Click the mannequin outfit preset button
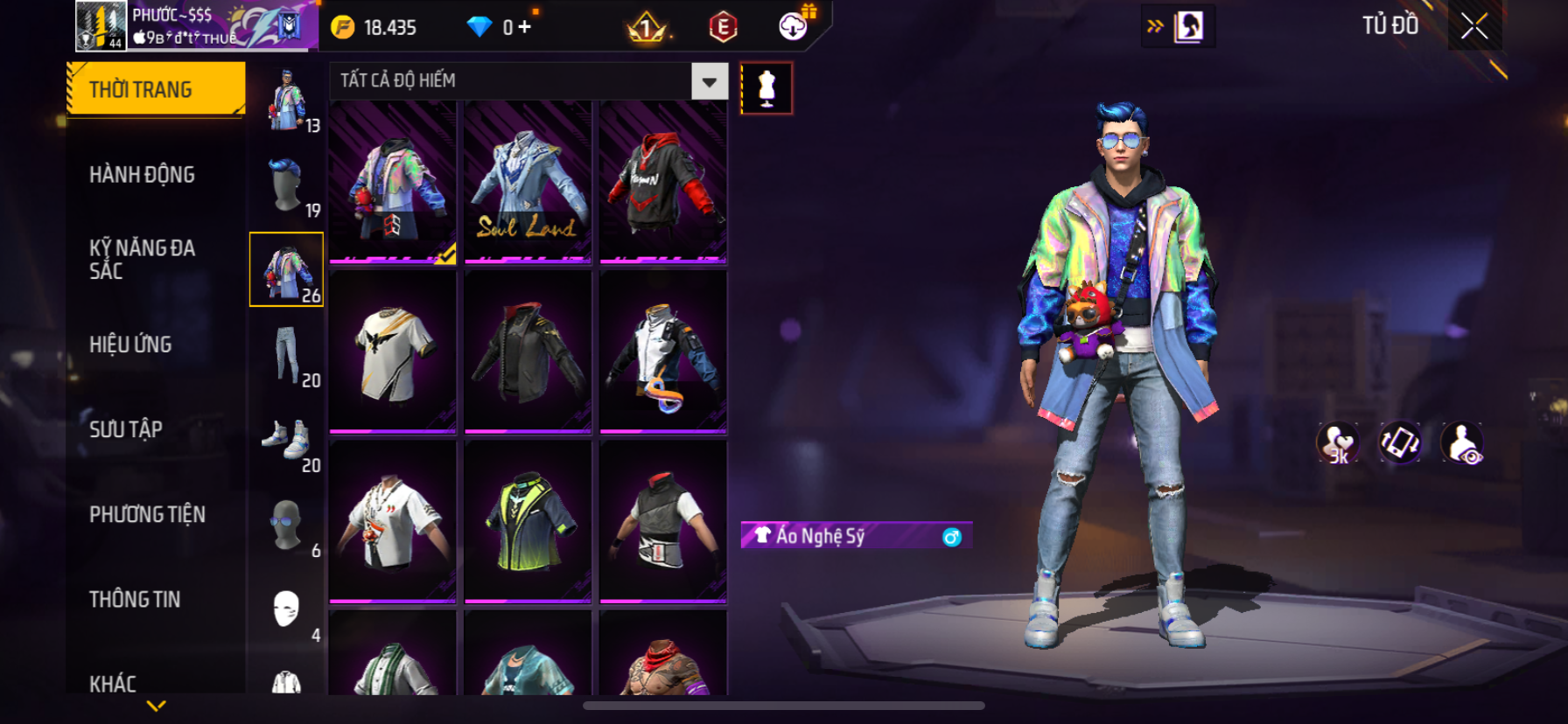Viewport: 1568px width, 724px height. 766,88
